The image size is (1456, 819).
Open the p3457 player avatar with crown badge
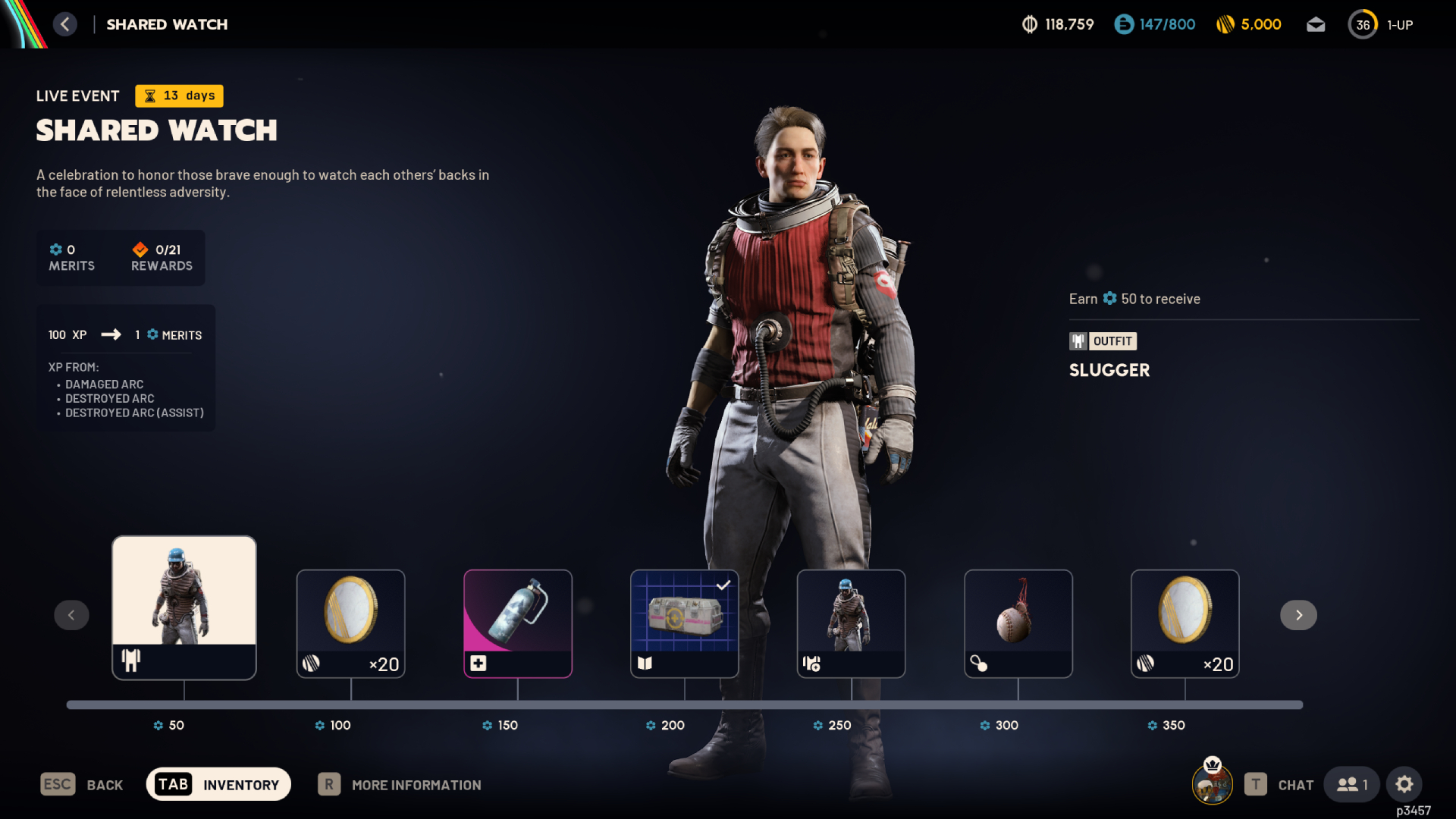tap(1212, 784)
